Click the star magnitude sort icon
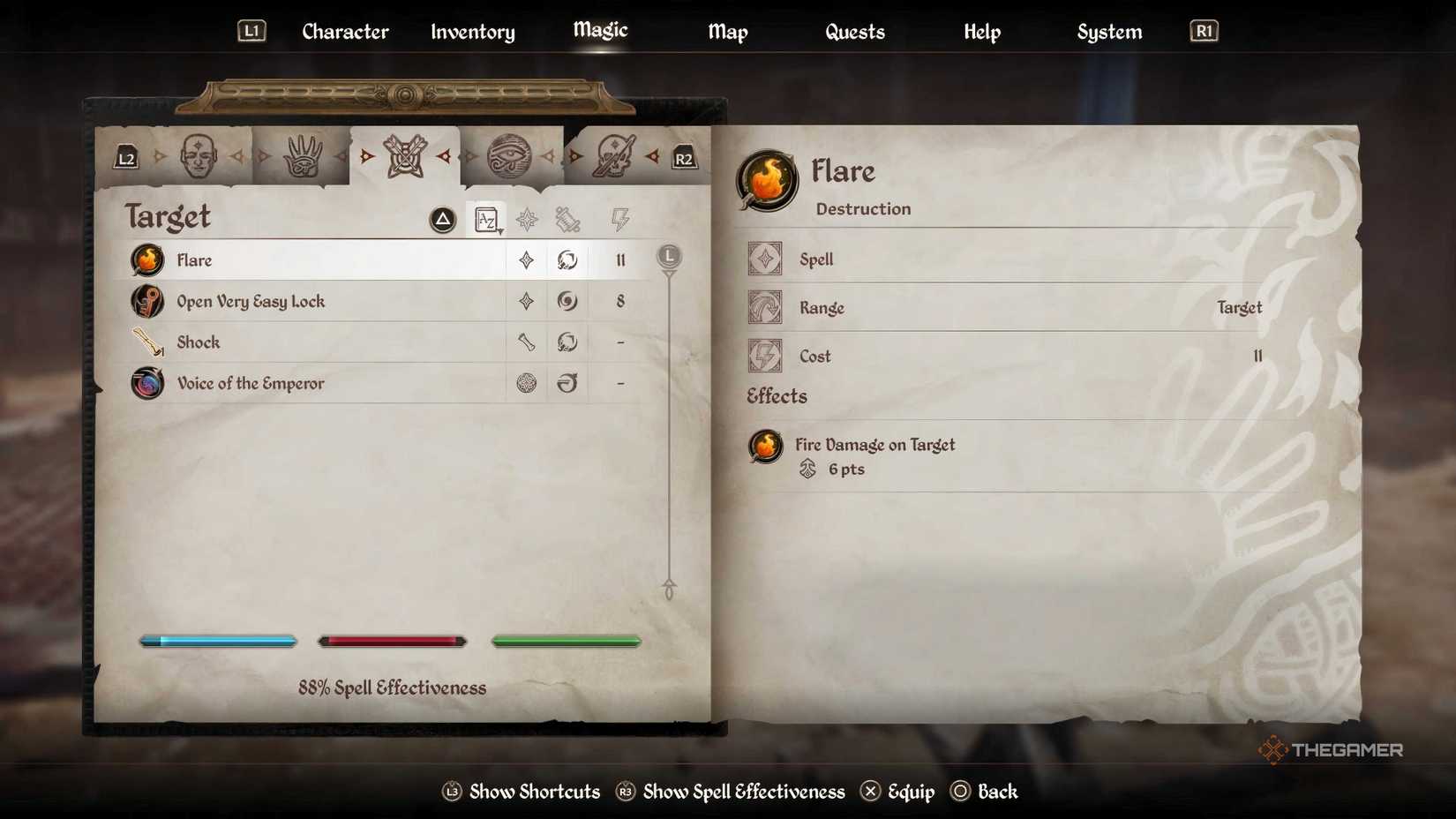The image size is (1456, 819). coord(526,220)
